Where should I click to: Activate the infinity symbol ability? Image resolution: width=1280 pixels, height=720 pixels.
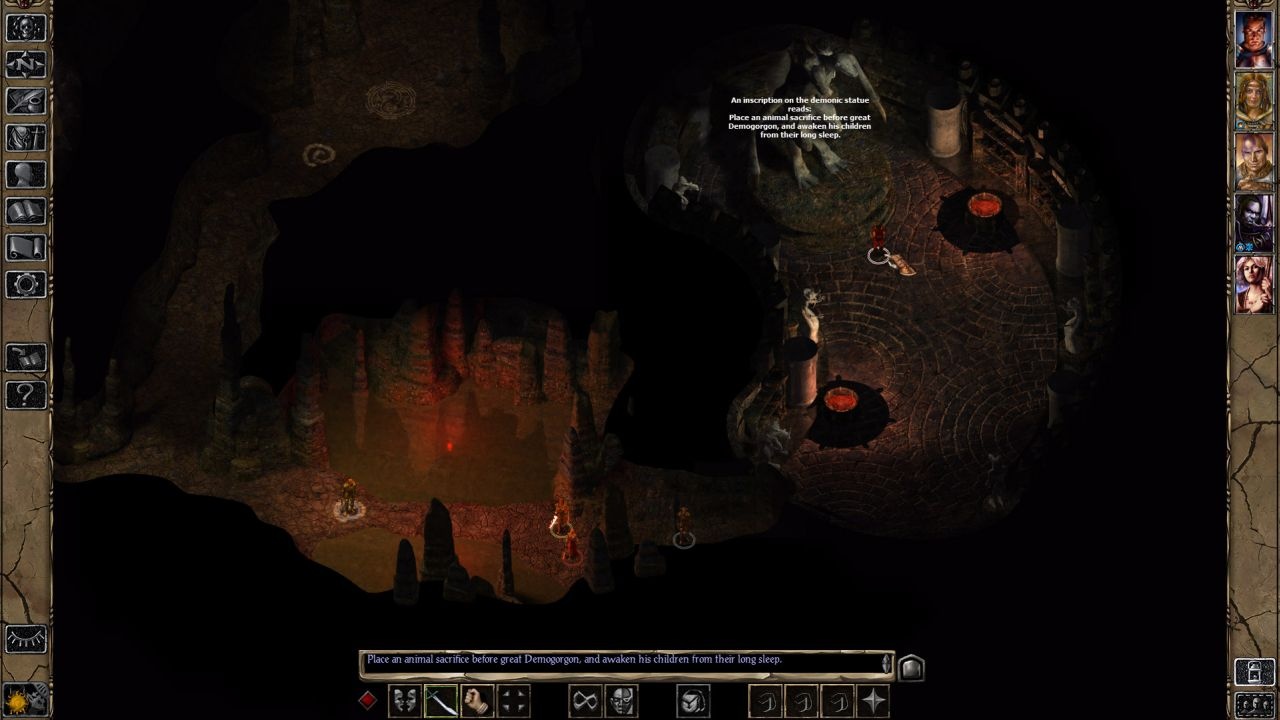click(585, 701)
